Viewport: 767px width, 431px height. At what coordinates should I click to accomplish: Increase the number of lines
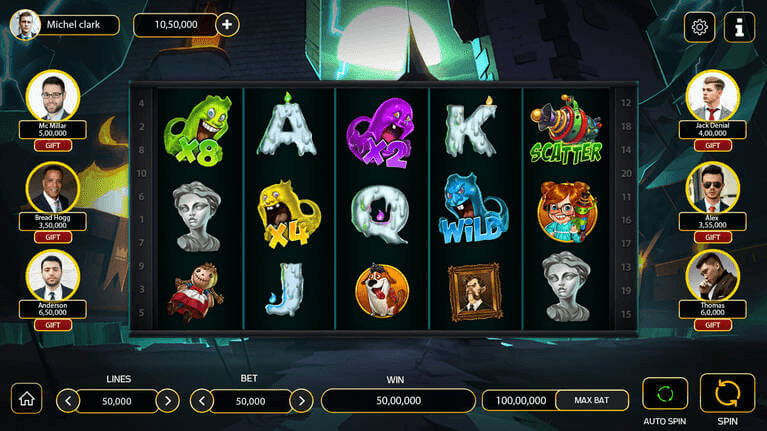coord(168,401)
